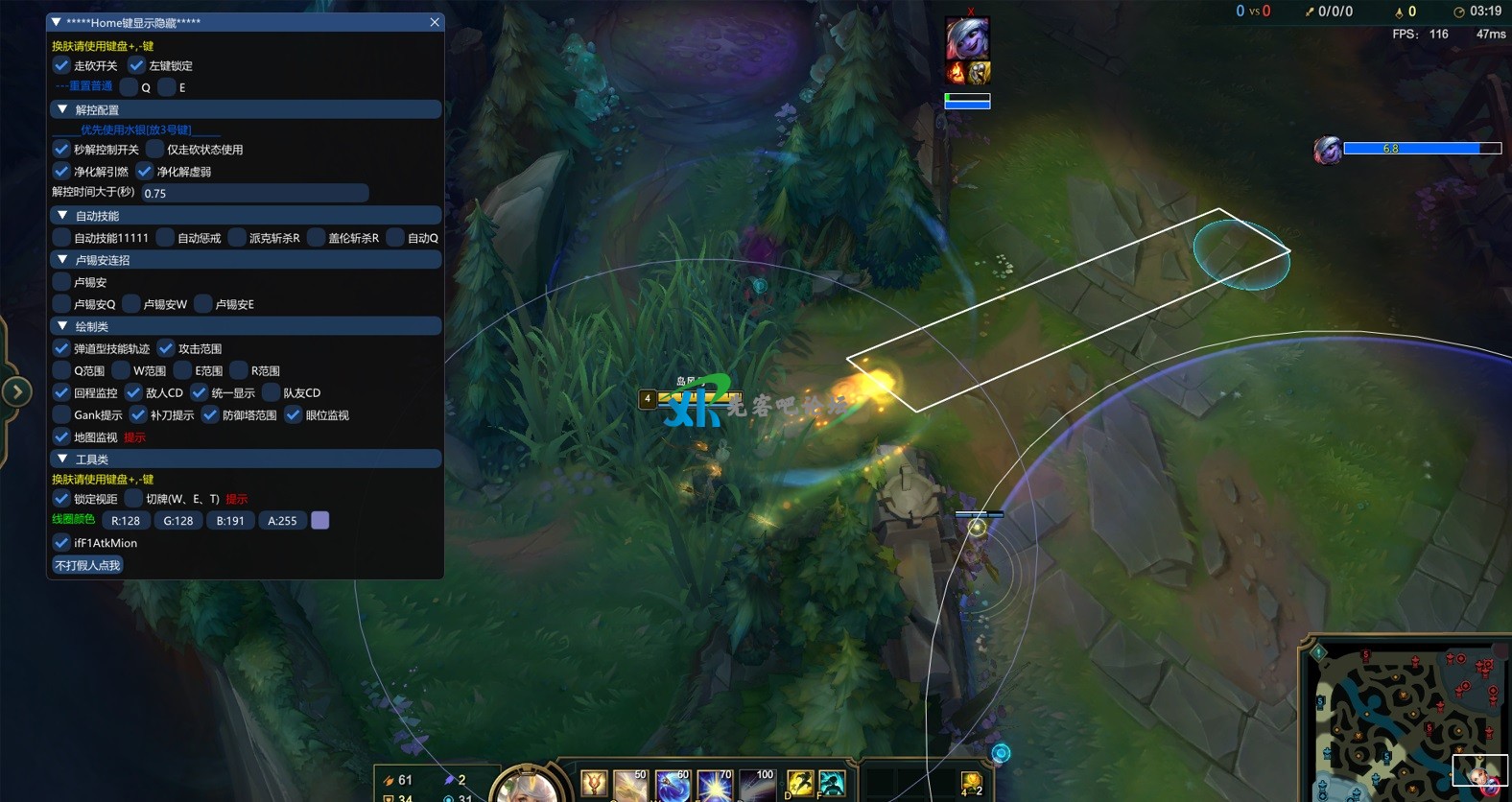Image resolution: width=1512 pixels, height=802 pixels.
Task: Use the yellow Flash summoner spell
Action: coord(800,784)
